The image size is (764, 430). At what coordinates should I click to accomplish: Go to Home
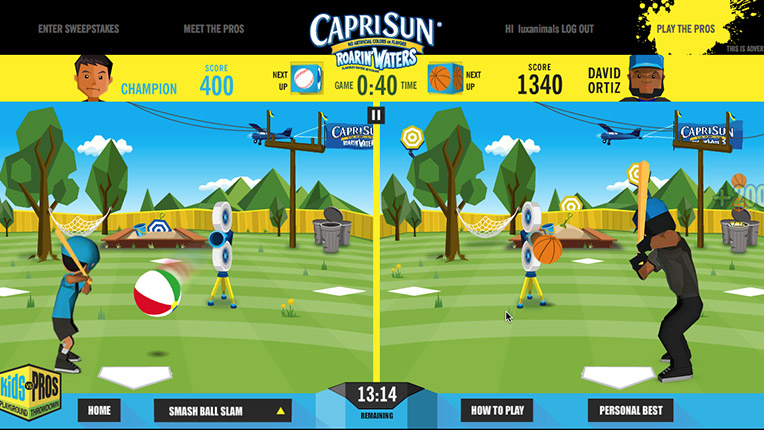pyautogui.click(x=99, y=410)
